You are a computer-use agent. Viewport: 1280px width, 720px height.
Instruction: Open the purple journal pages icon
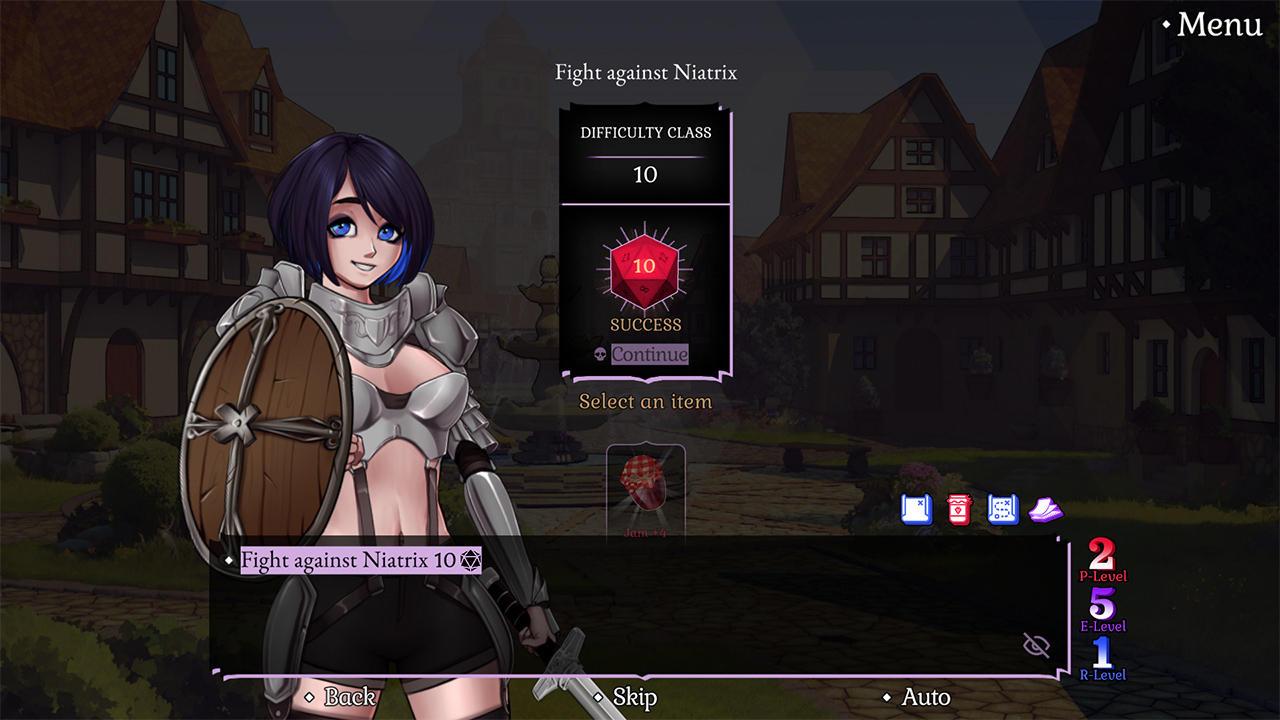(x=1045, y=509)
